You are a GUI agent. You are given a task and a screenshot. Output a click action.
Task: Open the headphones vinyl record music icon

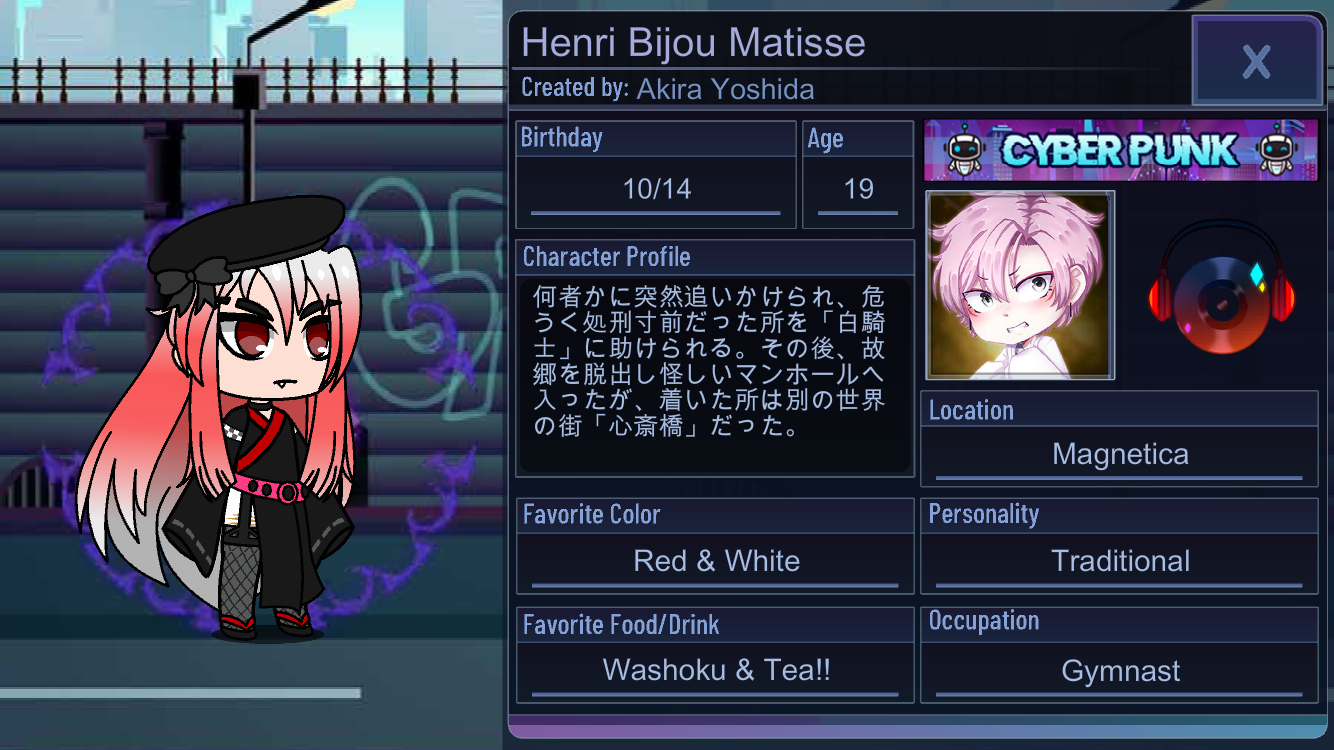point(1221,288)
